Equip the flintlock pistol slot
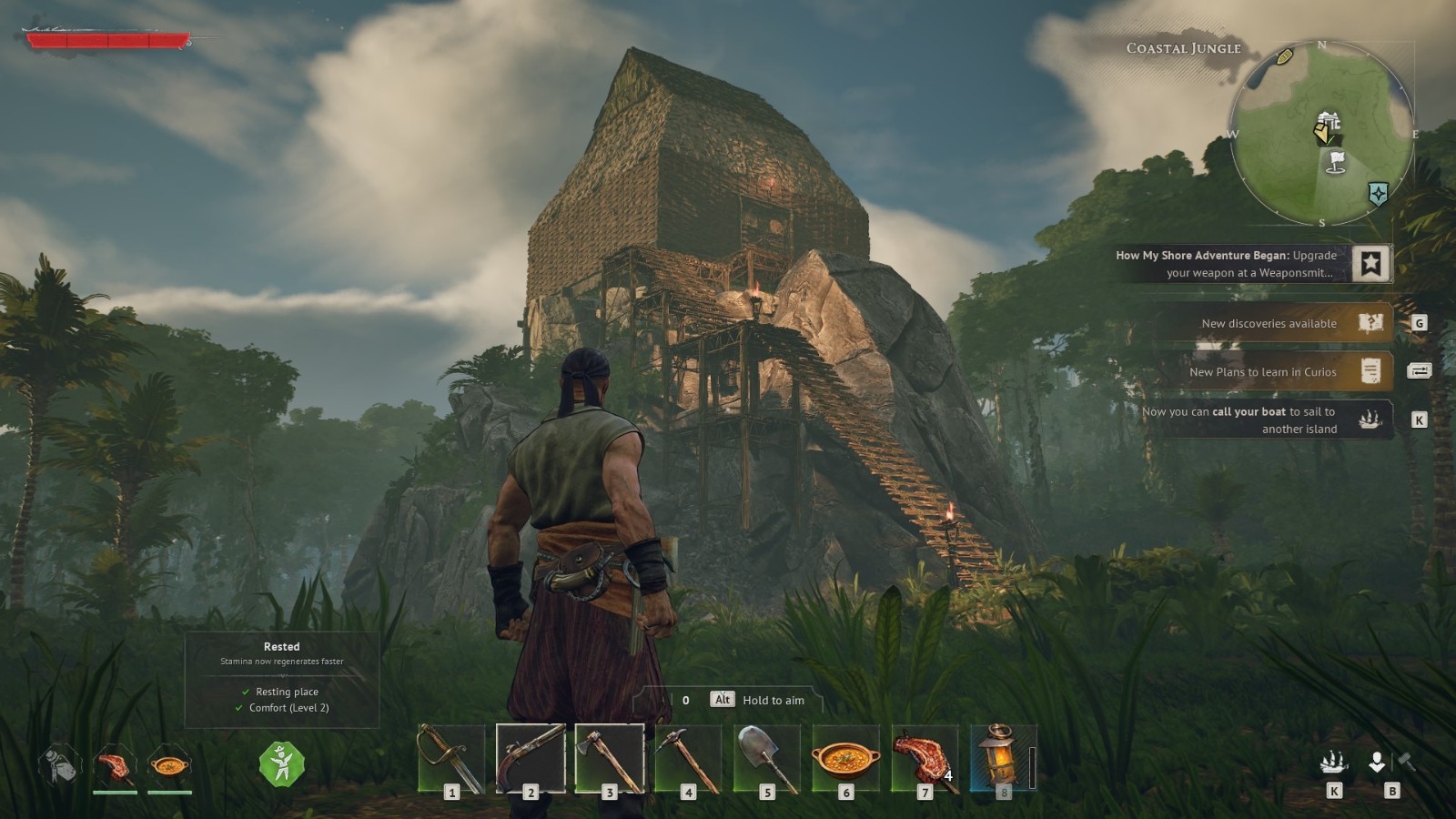The height and width of the screenshot is (819, 1456). pos(531,758)
